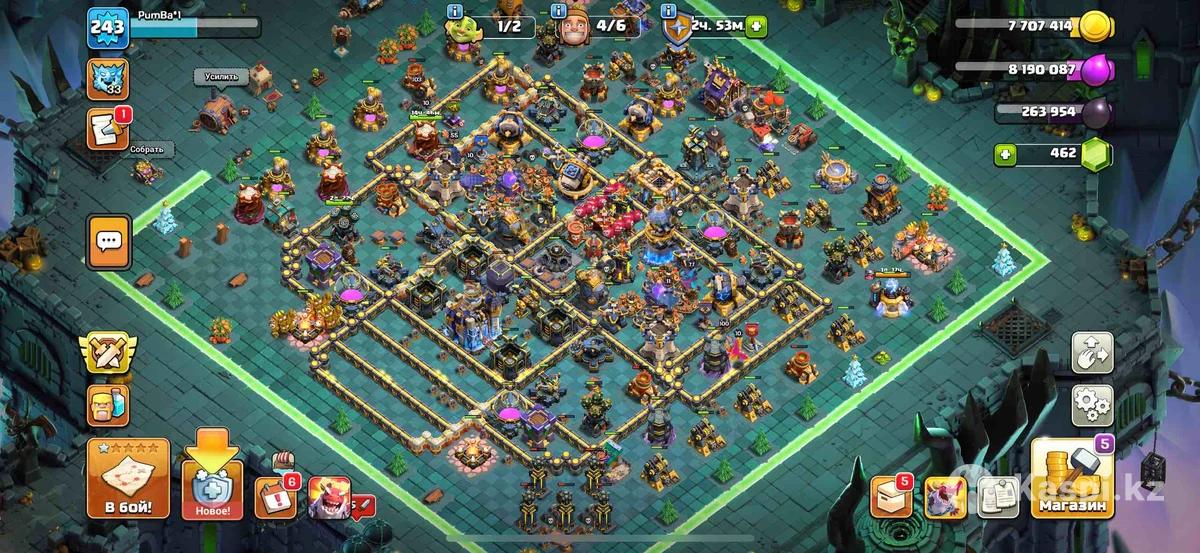Open the crossed swords shield icon

point(108,353)
